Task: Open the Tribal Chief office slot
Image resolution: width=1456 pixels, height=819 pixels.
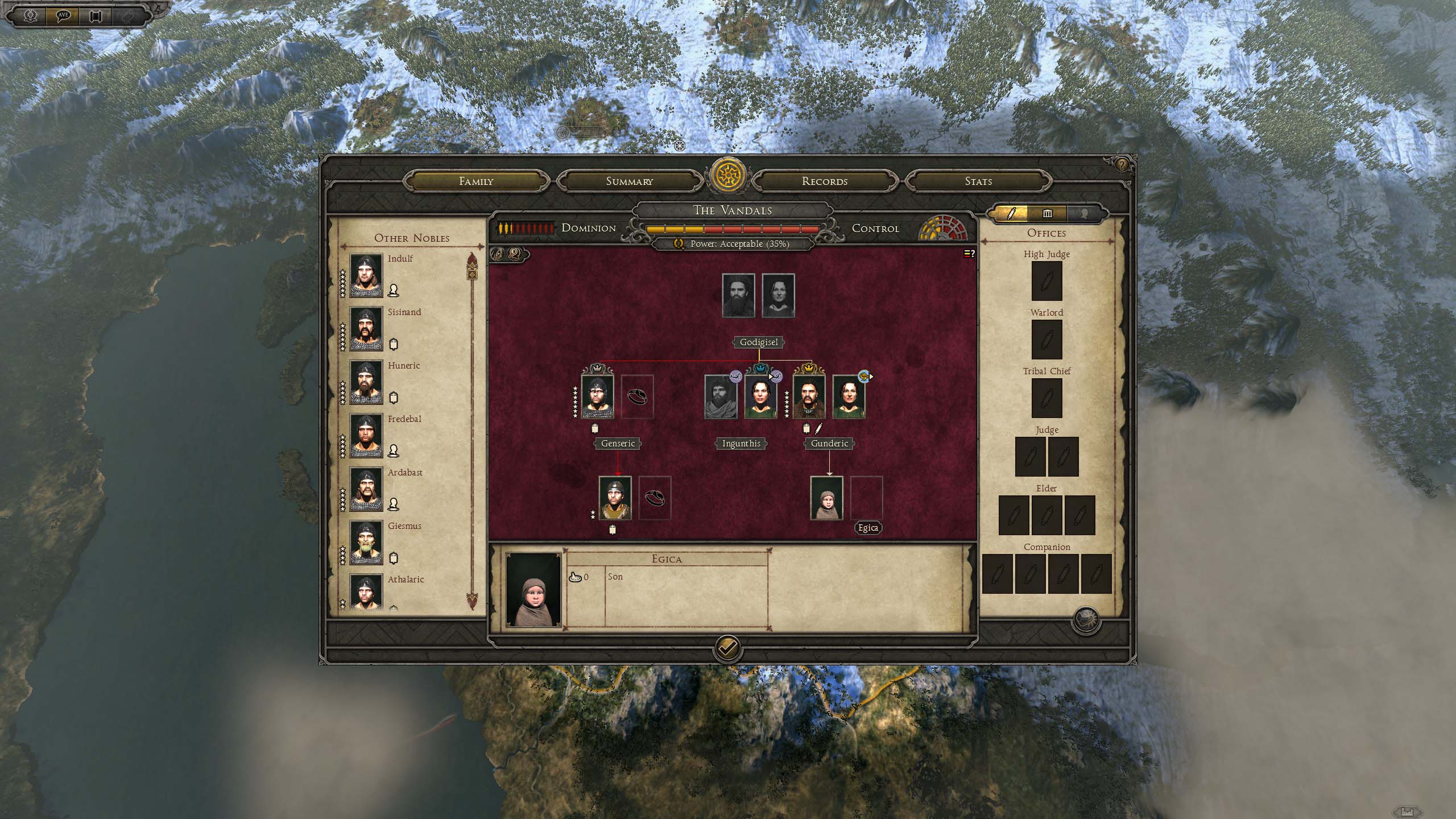Action: point(1046,398)
